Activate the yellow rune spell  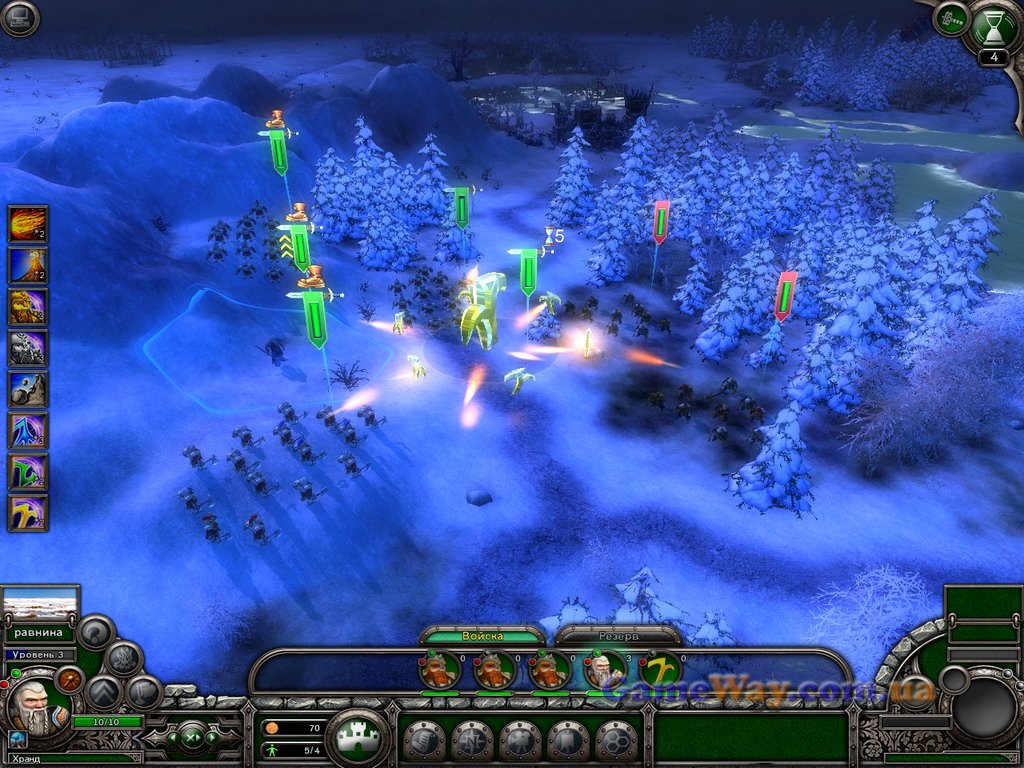point(28,512)
